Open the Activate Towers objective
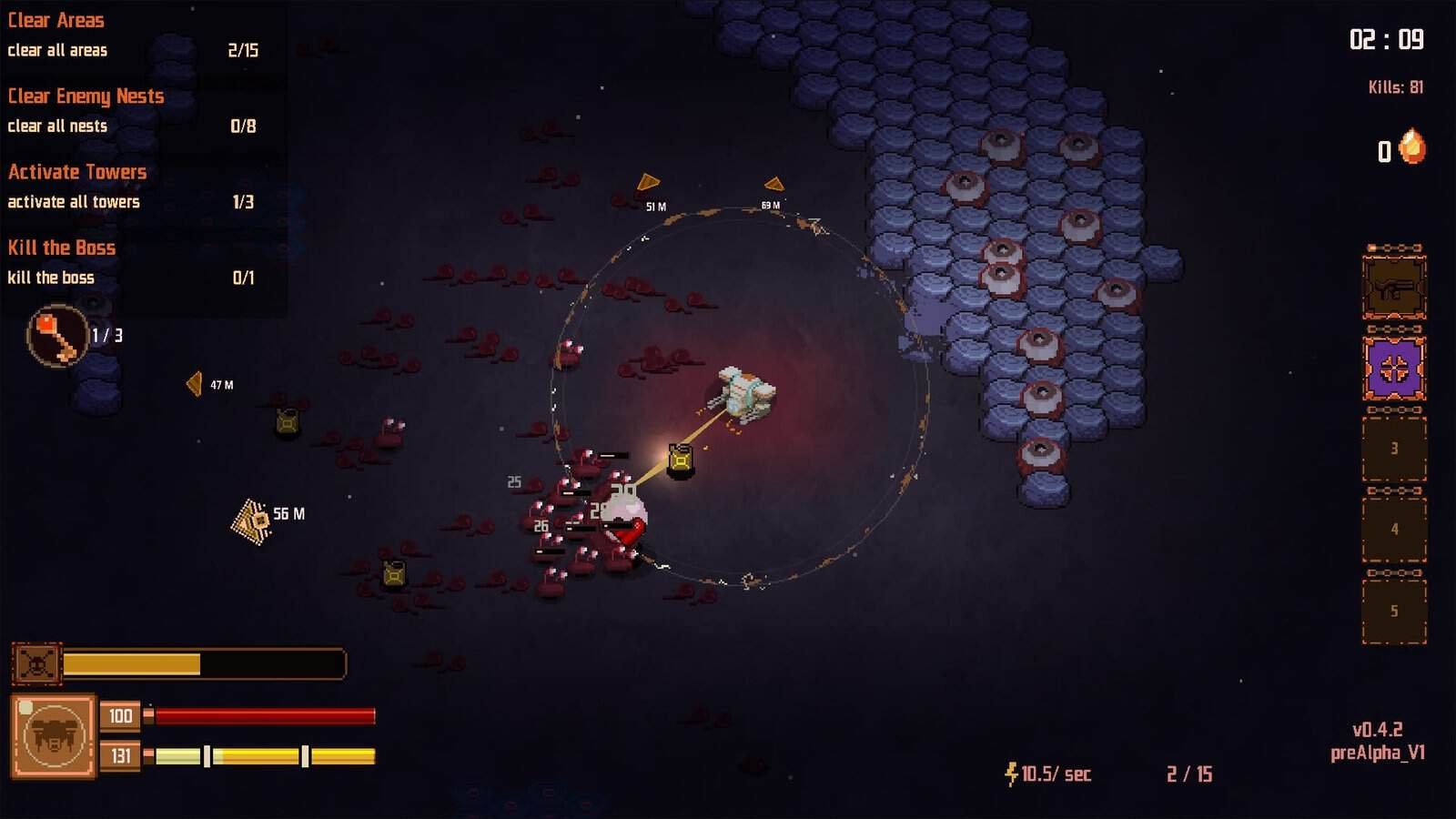Image resolution: width=1456 pixels, height=819 pixels. point(77,172)
